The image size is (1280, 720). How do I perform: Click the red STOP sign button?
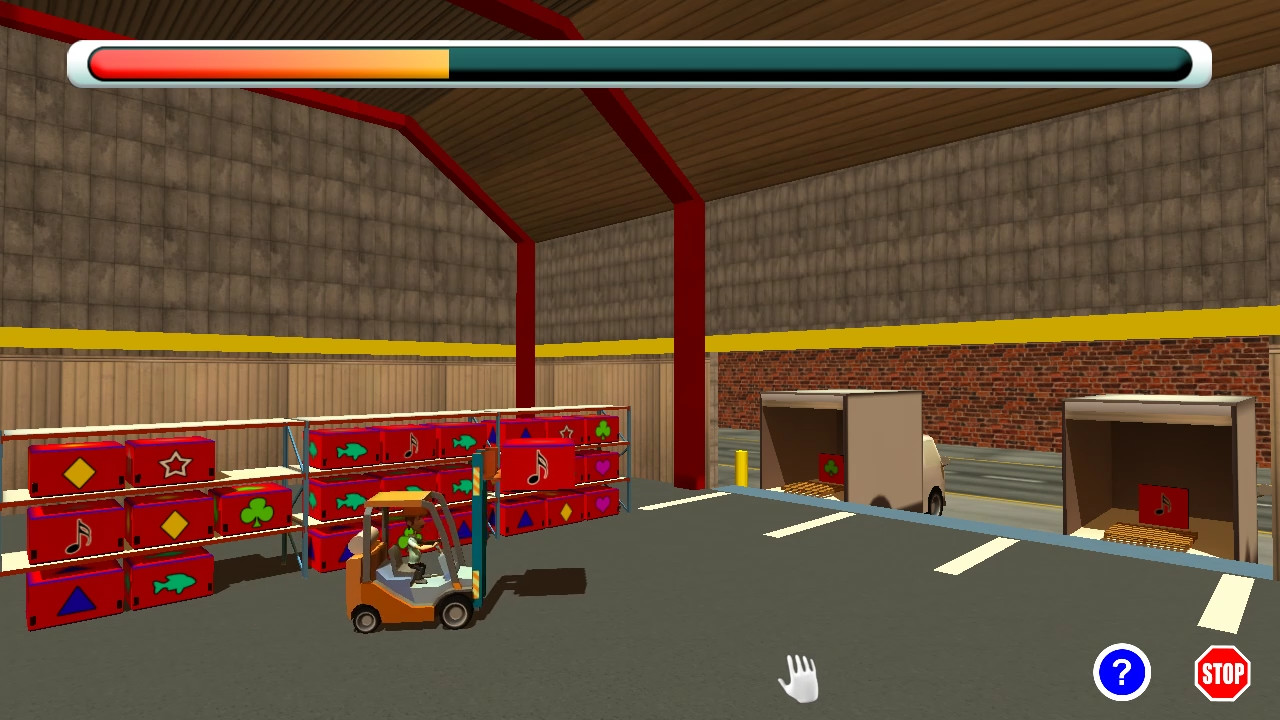(1222, 673)
